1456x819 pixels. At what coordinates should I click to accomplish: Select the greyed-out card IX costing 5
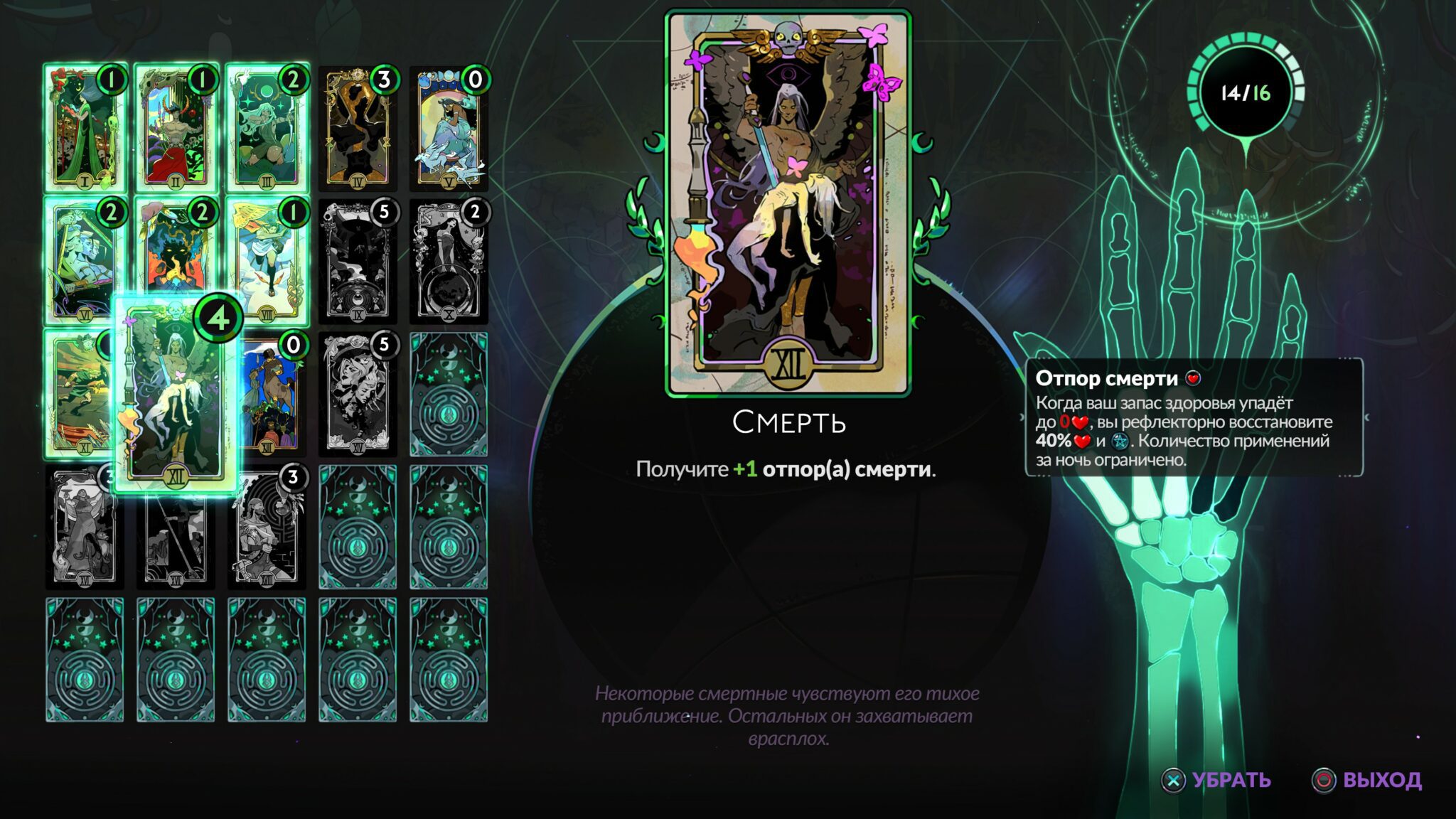click(x=358, y=262)
